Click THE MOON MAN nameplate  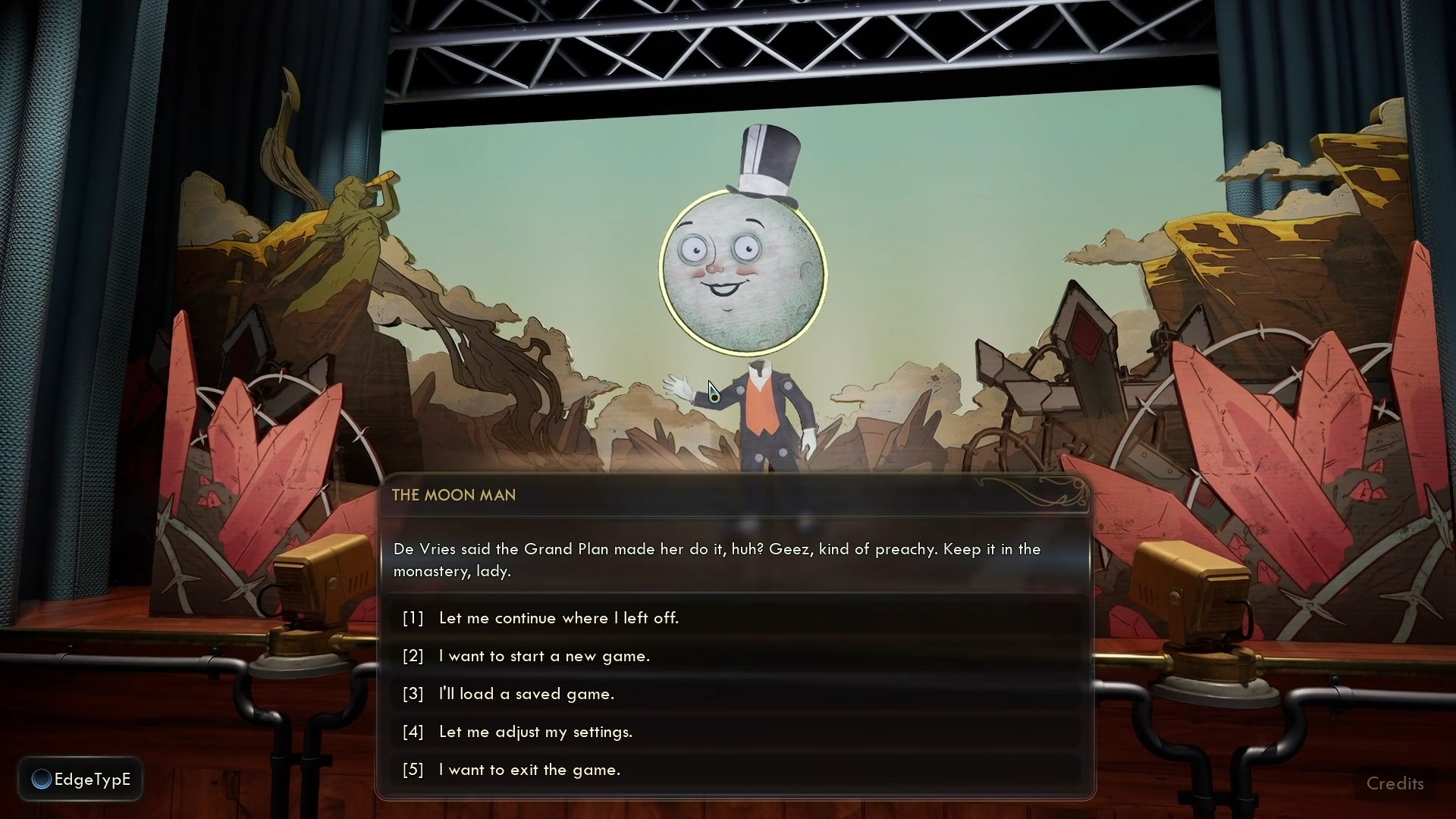pos(453,495)
